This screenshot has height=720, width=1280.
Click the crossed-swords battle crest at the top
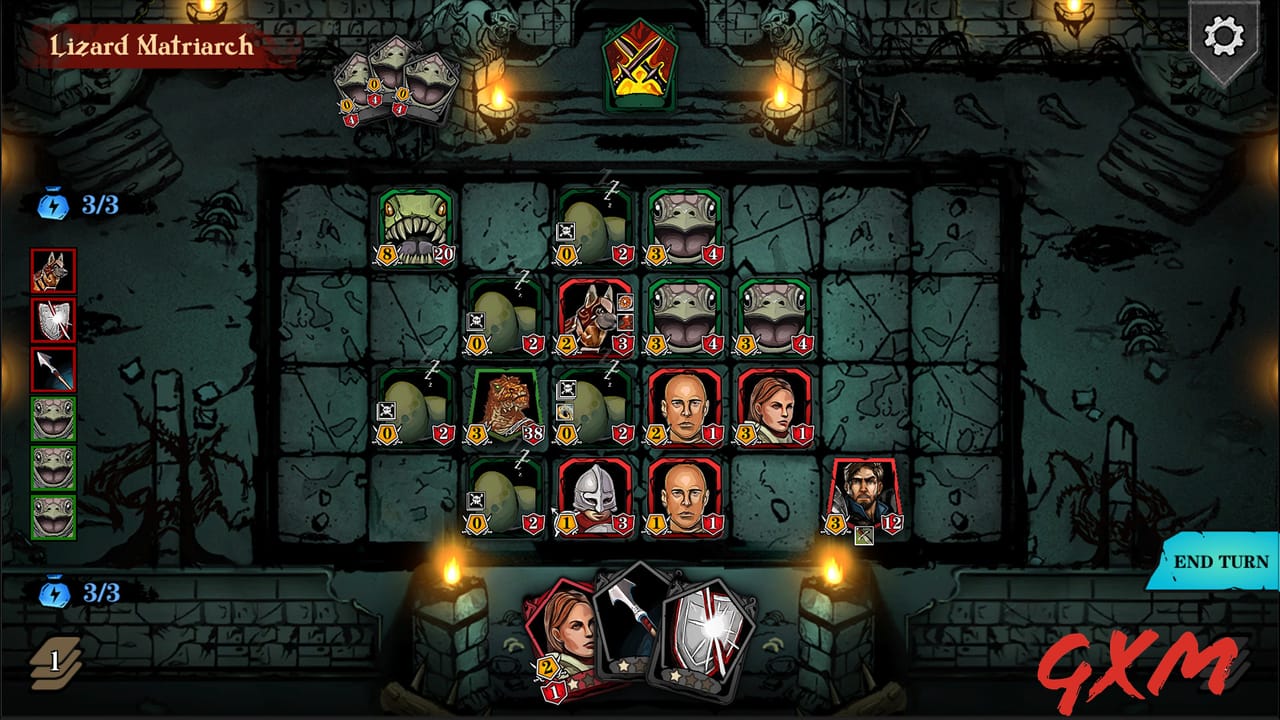click(642, 65)
